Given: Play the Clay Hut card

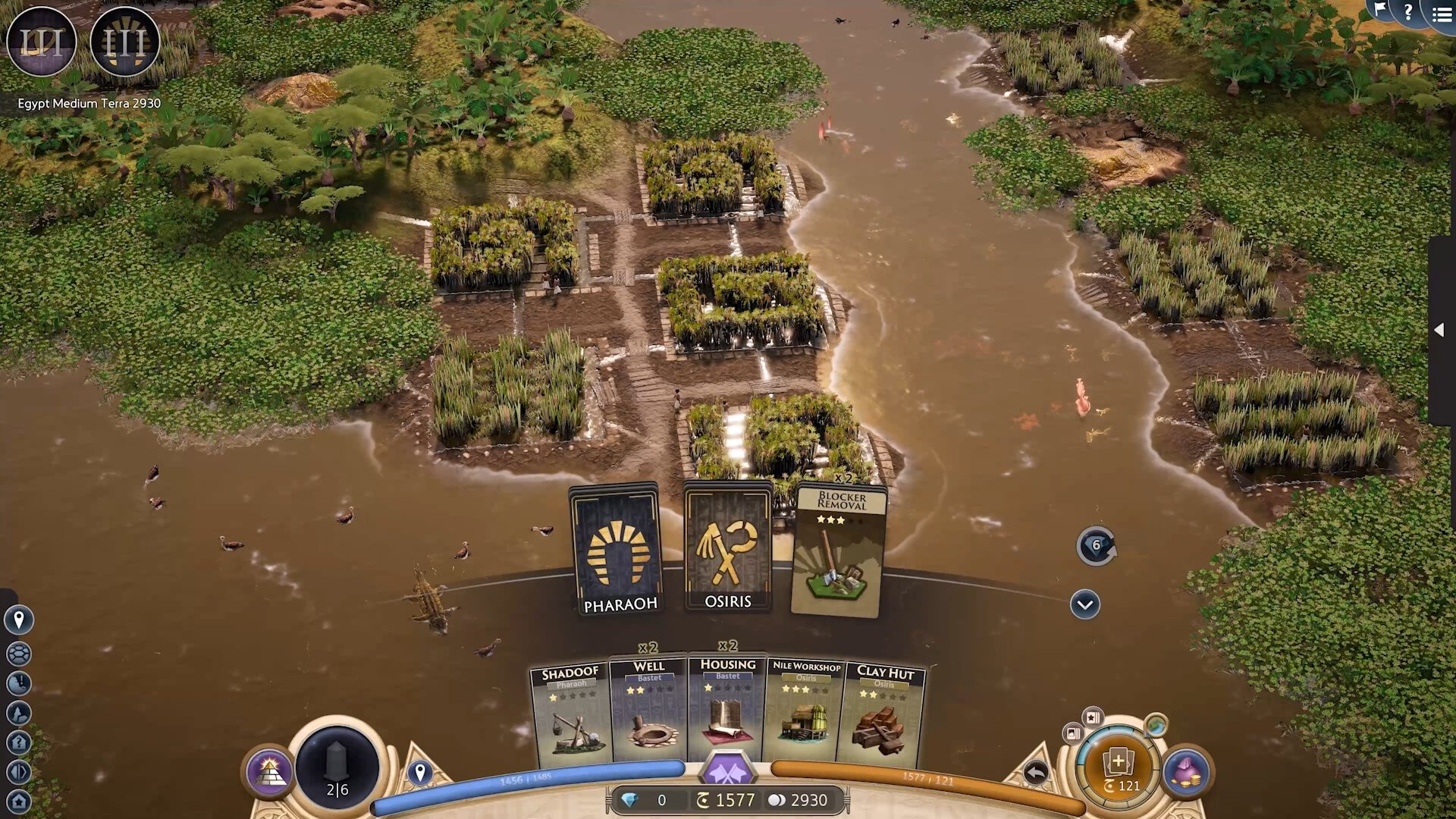Looking at the screenshot, I should (x=883, y=714).
